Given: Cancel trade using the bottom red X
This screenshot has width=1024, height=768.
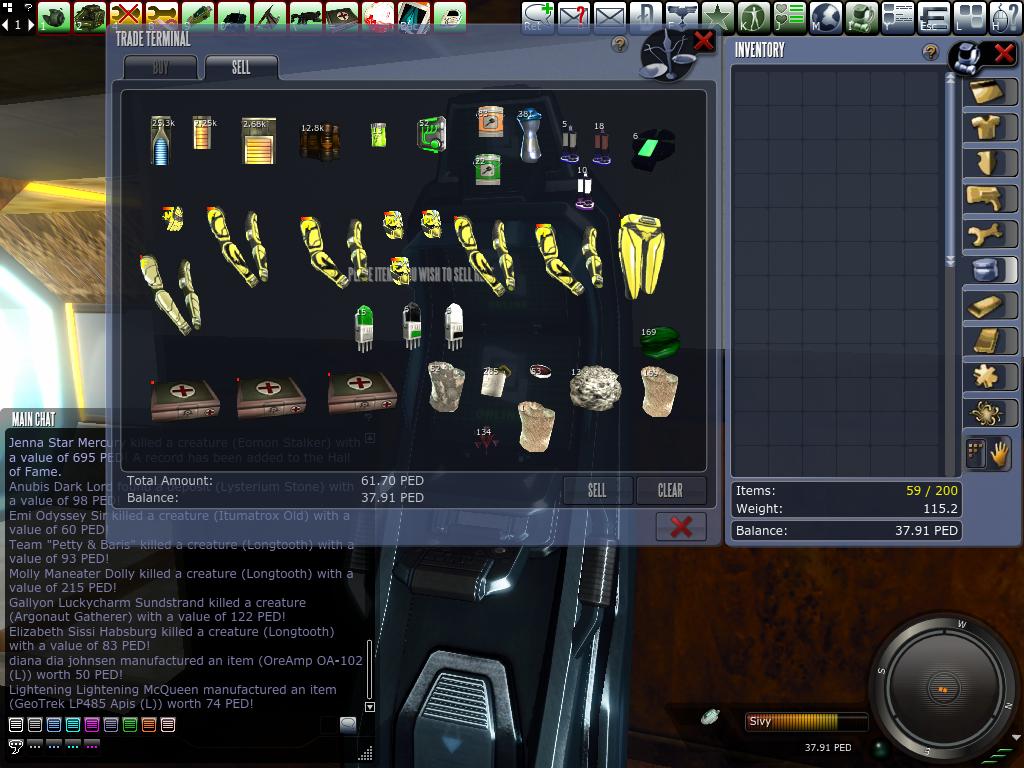Looking at the screenshot, I should click(681, 526).
